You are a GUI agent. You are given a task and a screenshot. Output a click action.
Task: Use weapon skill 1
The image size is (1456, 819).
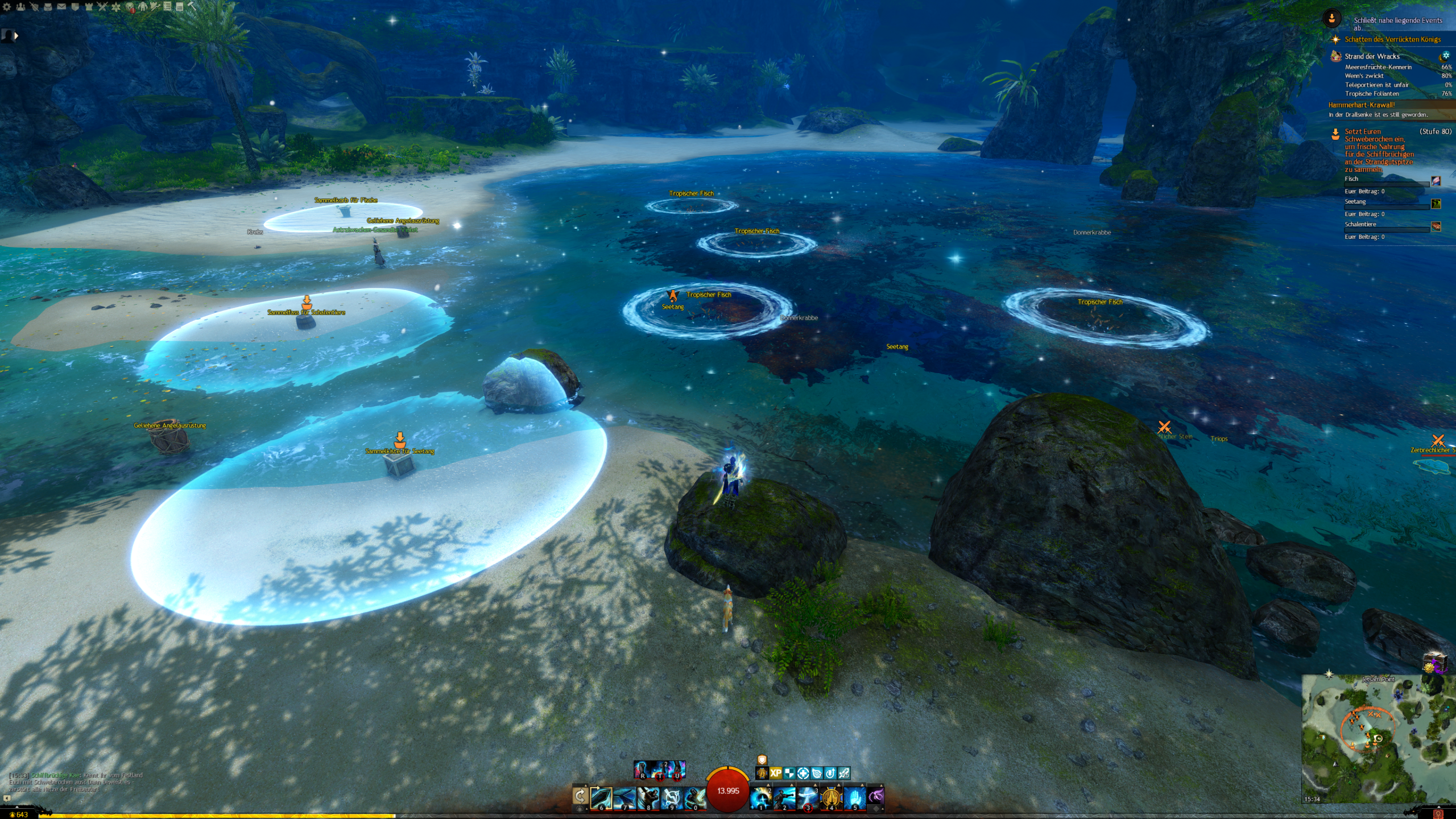761,798
